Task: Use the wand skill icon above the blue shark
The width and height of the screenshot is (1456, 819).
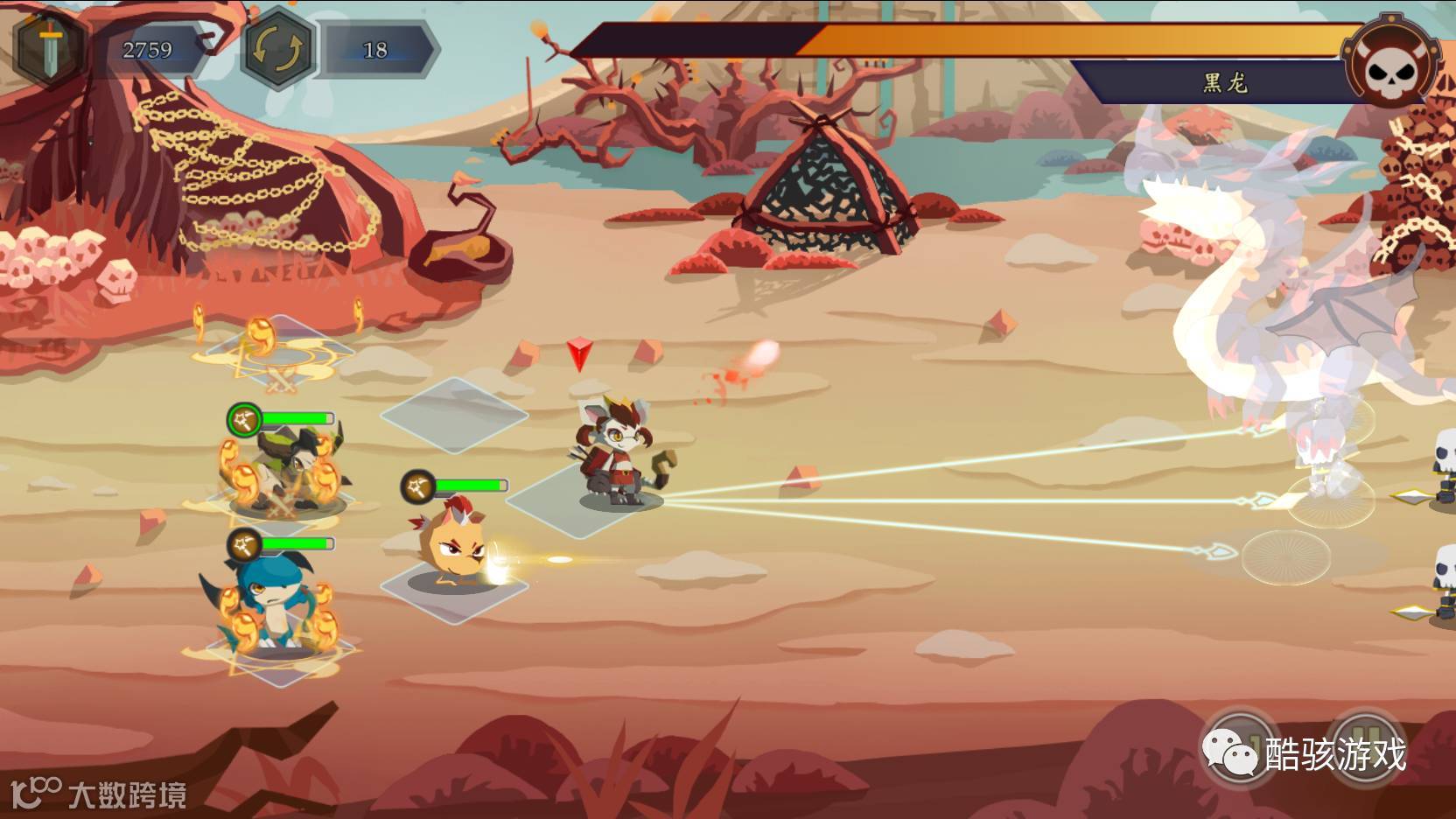Action: [x=244, y=546]
